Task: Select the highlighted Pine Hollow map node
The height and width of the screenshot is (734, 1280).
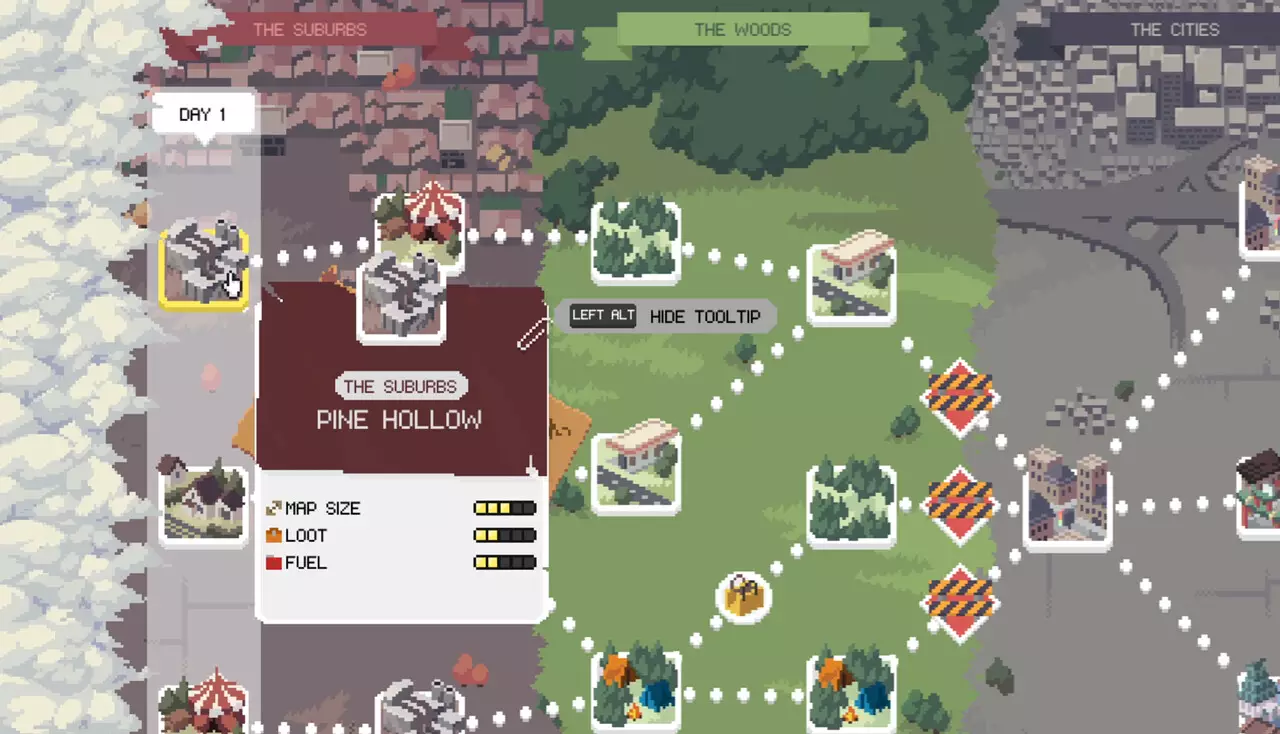Action: (x=204, y=265)
